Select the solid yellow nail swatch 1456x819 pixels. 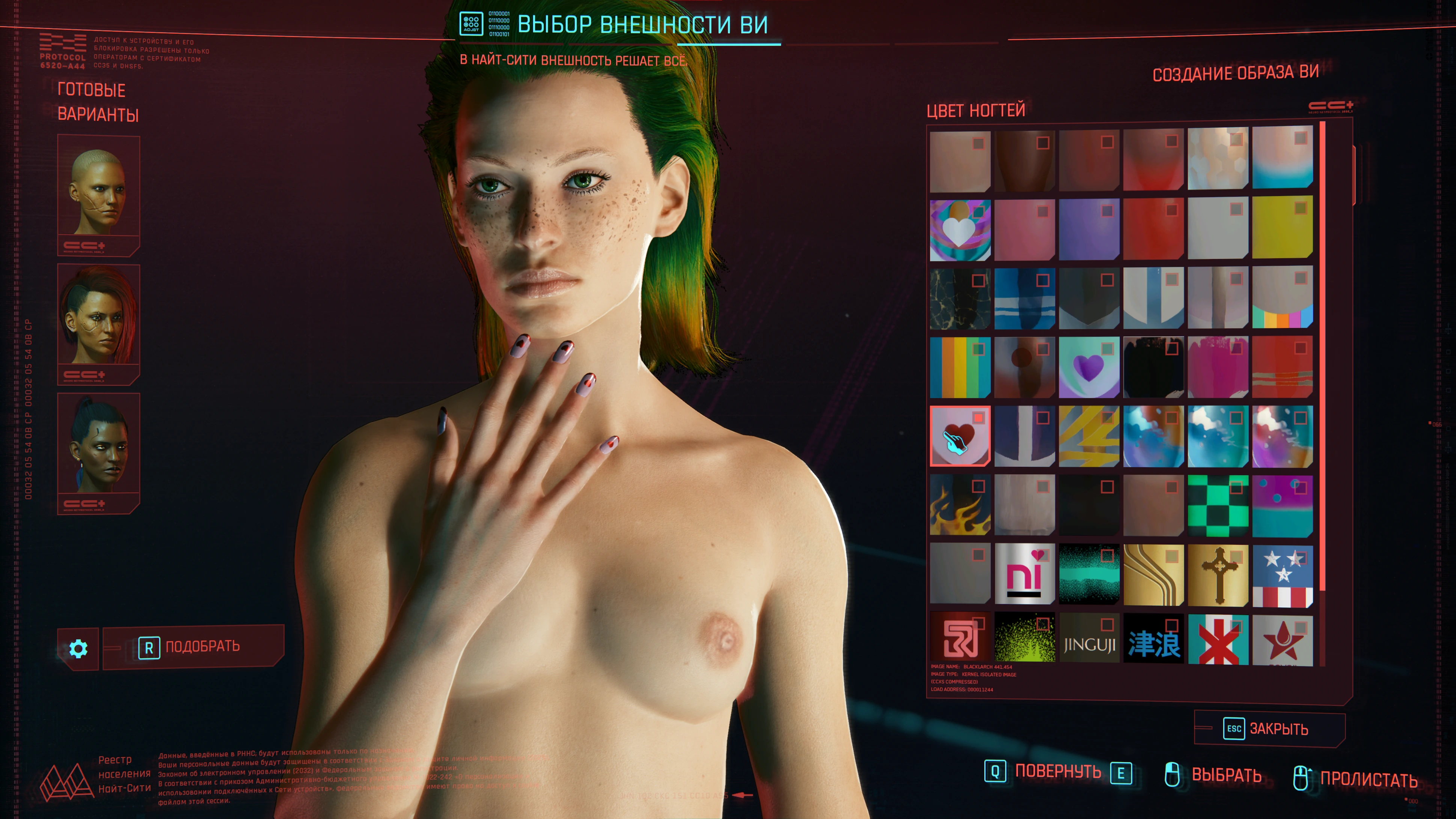point(1282,229)
